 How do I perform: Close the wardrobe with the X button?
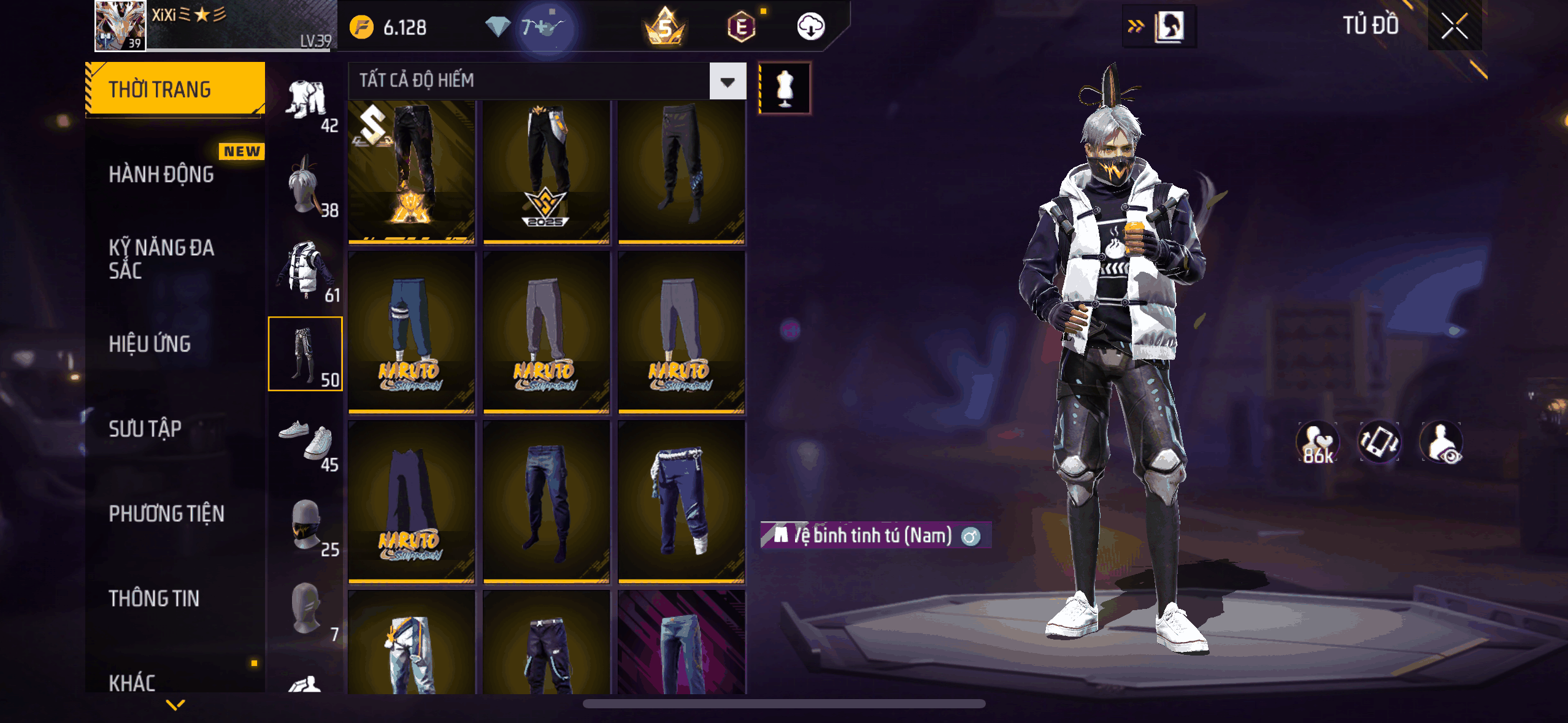click(1454, 26)
